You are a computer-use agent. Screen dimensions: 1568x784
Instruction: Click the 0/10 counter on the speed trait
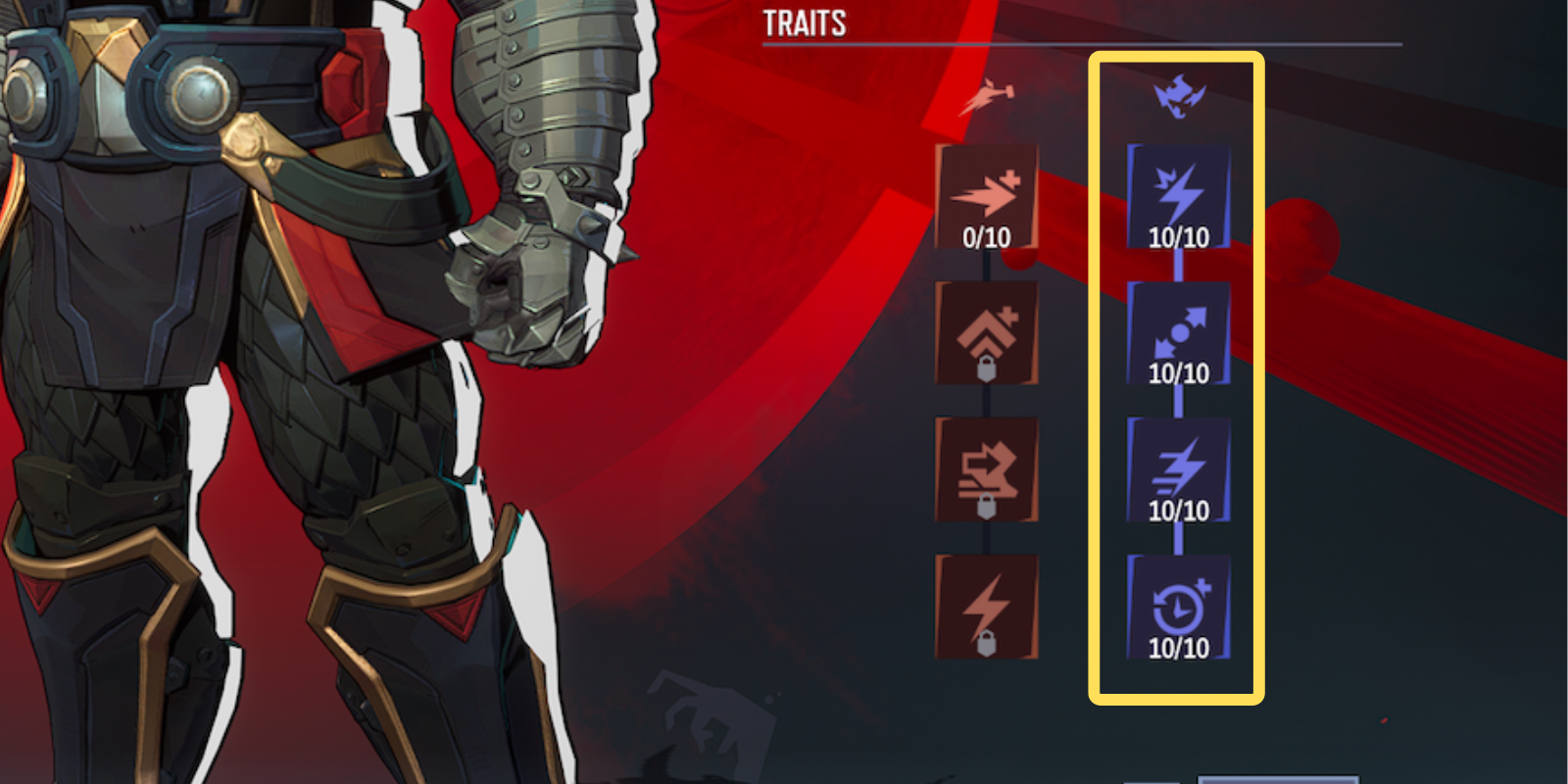tap(985, 236)
